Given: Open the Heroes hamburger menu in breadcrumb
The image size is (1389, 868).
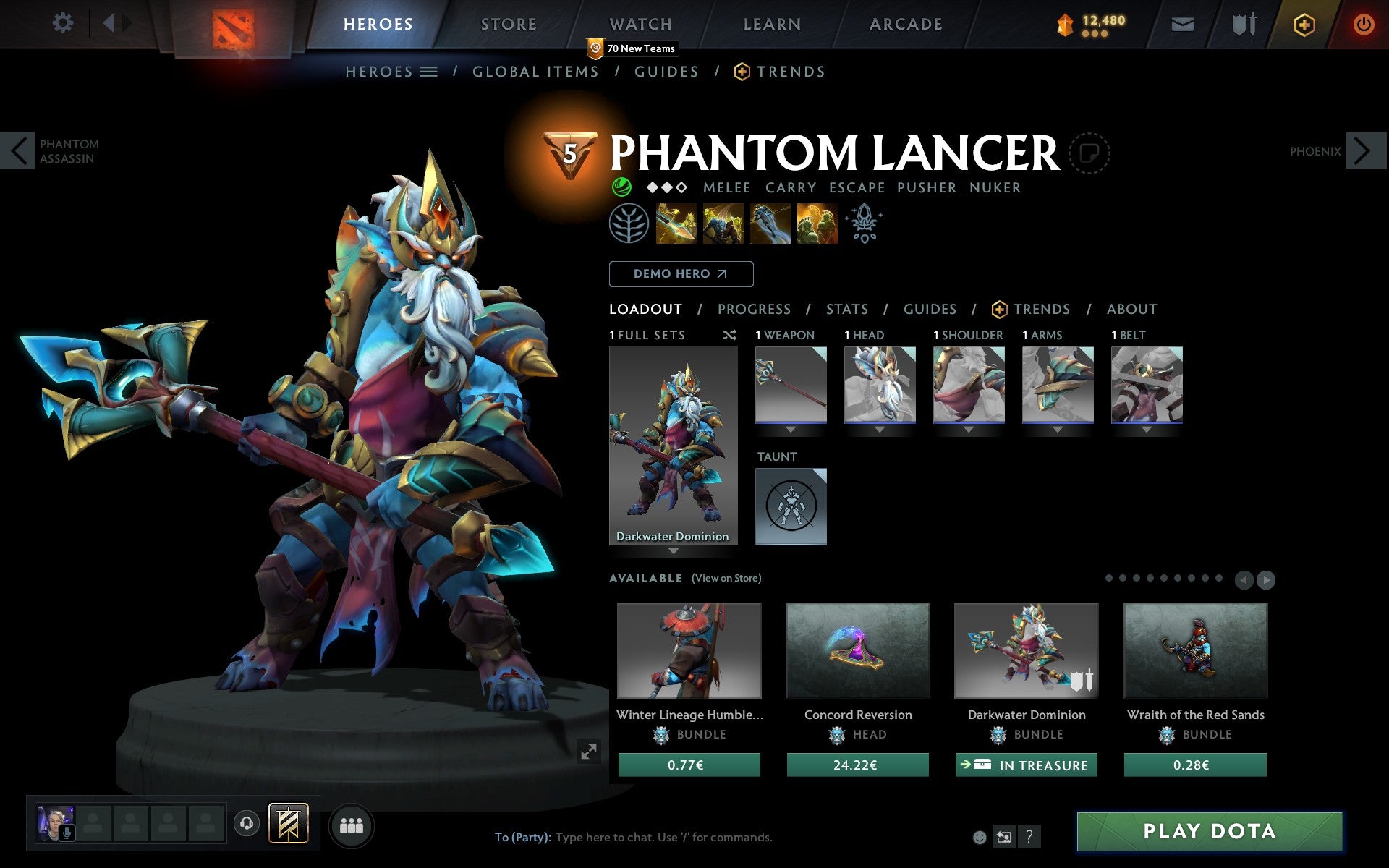Looking at the screenshot, I should (x=430, y=72).
